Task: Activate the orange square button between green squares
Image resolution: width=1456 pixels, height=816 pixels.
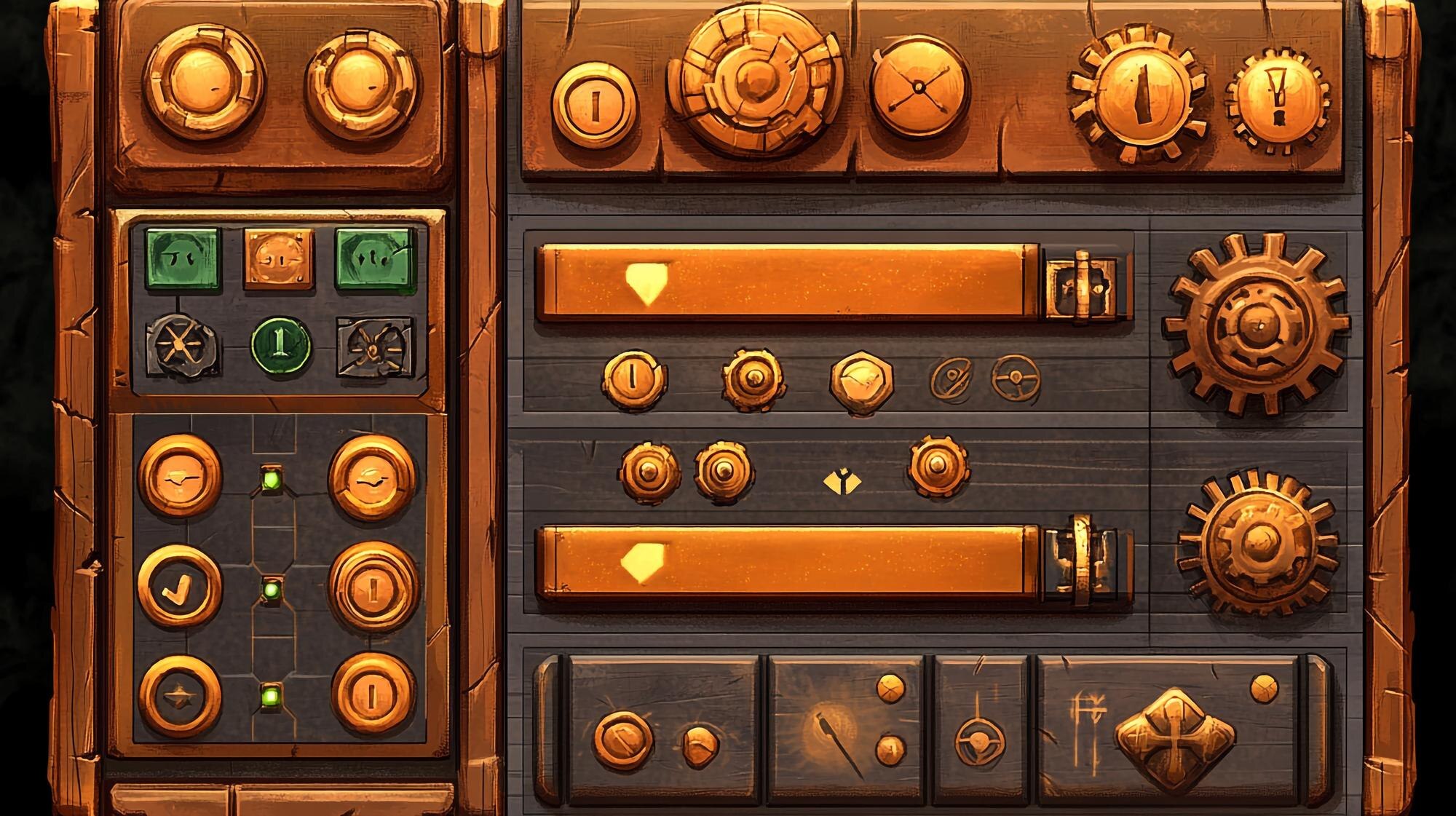Action: click(x=280, y=258)
